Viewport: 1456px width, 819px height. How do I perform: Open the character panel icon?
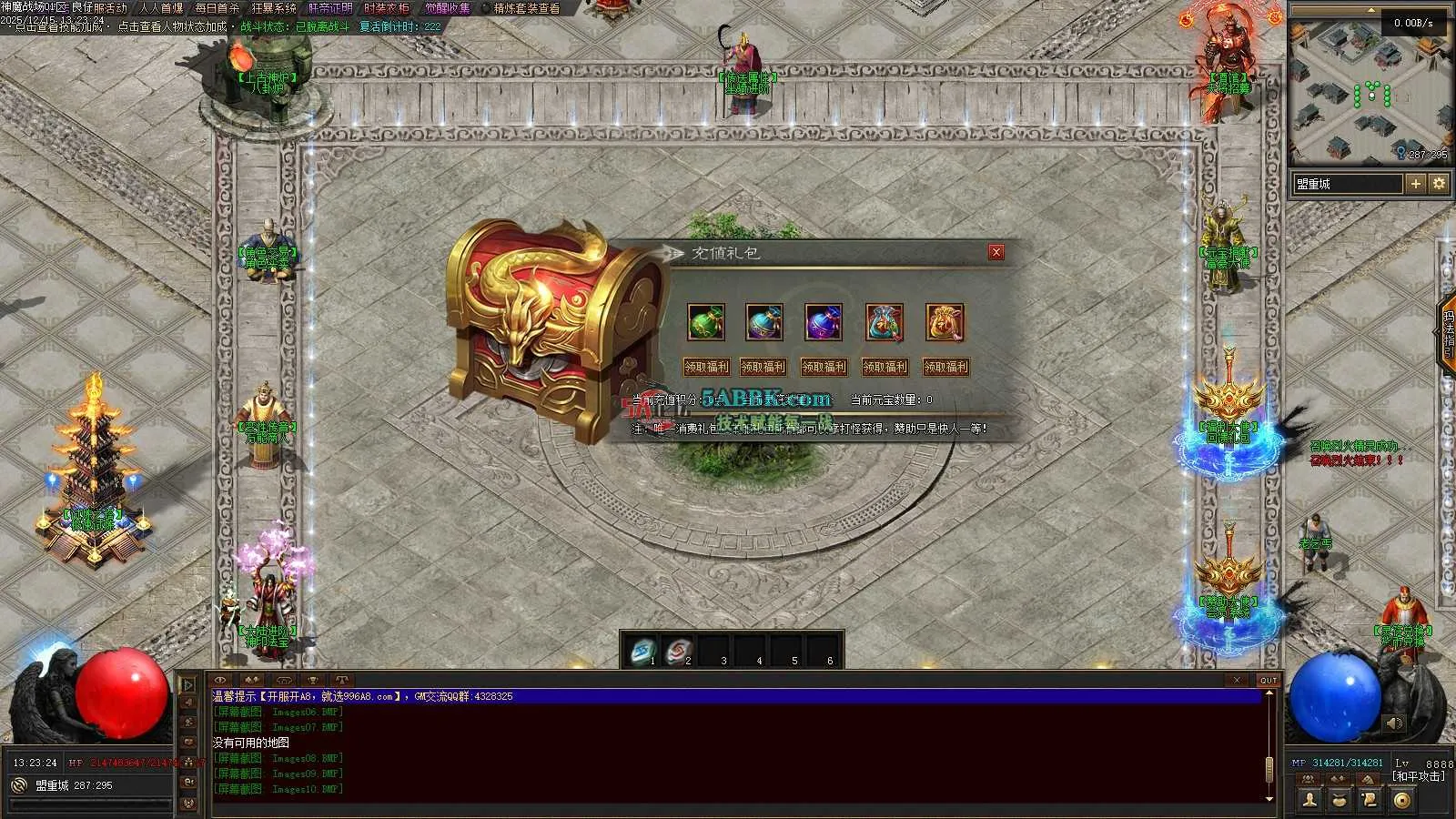click(1309, 800)
